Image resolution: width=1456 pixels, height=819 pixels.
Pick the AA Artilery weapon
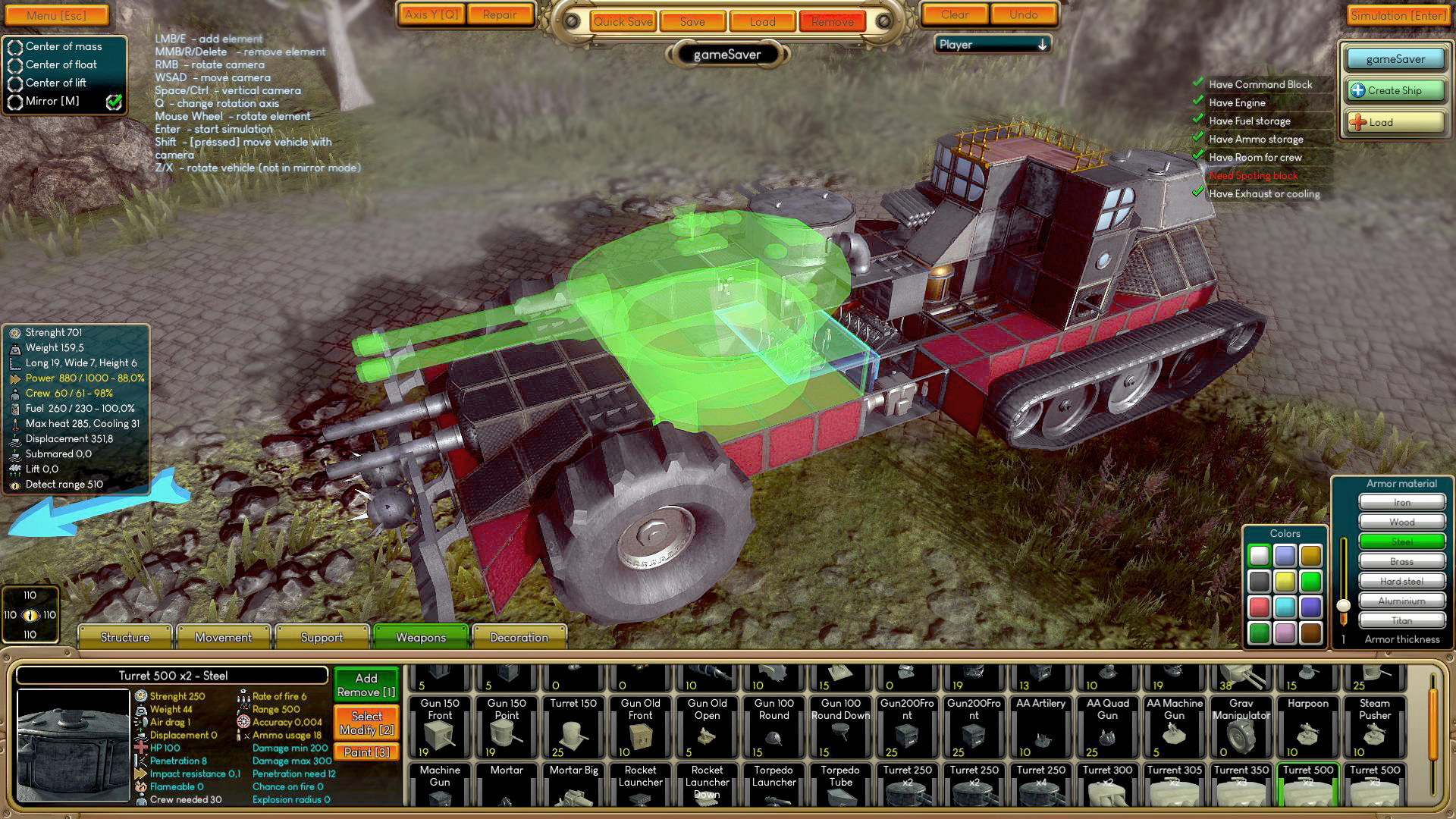(1040, 724)
